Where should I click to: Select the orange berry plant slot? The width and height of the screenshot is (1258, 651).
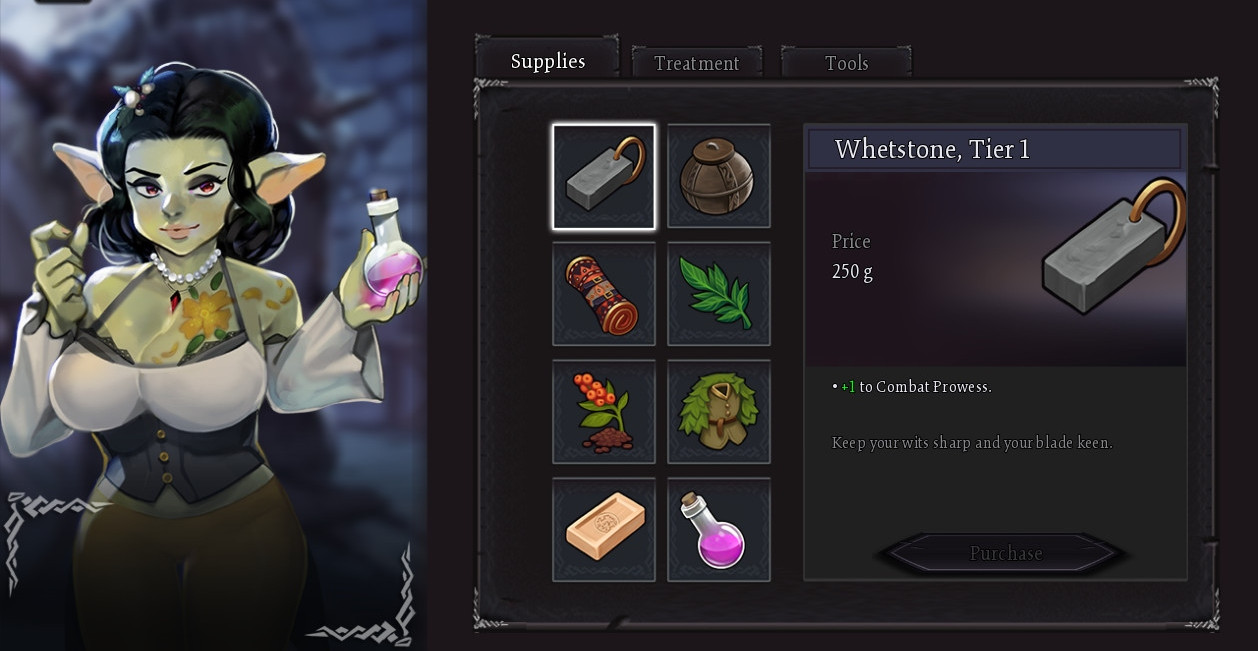pos(604,412)
